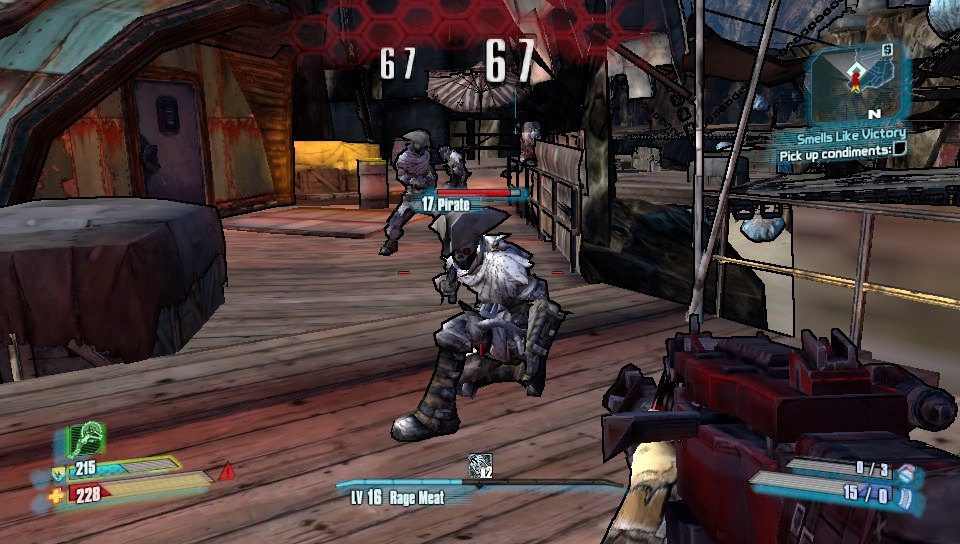Tick the Pick up condiments objective box

899,150
